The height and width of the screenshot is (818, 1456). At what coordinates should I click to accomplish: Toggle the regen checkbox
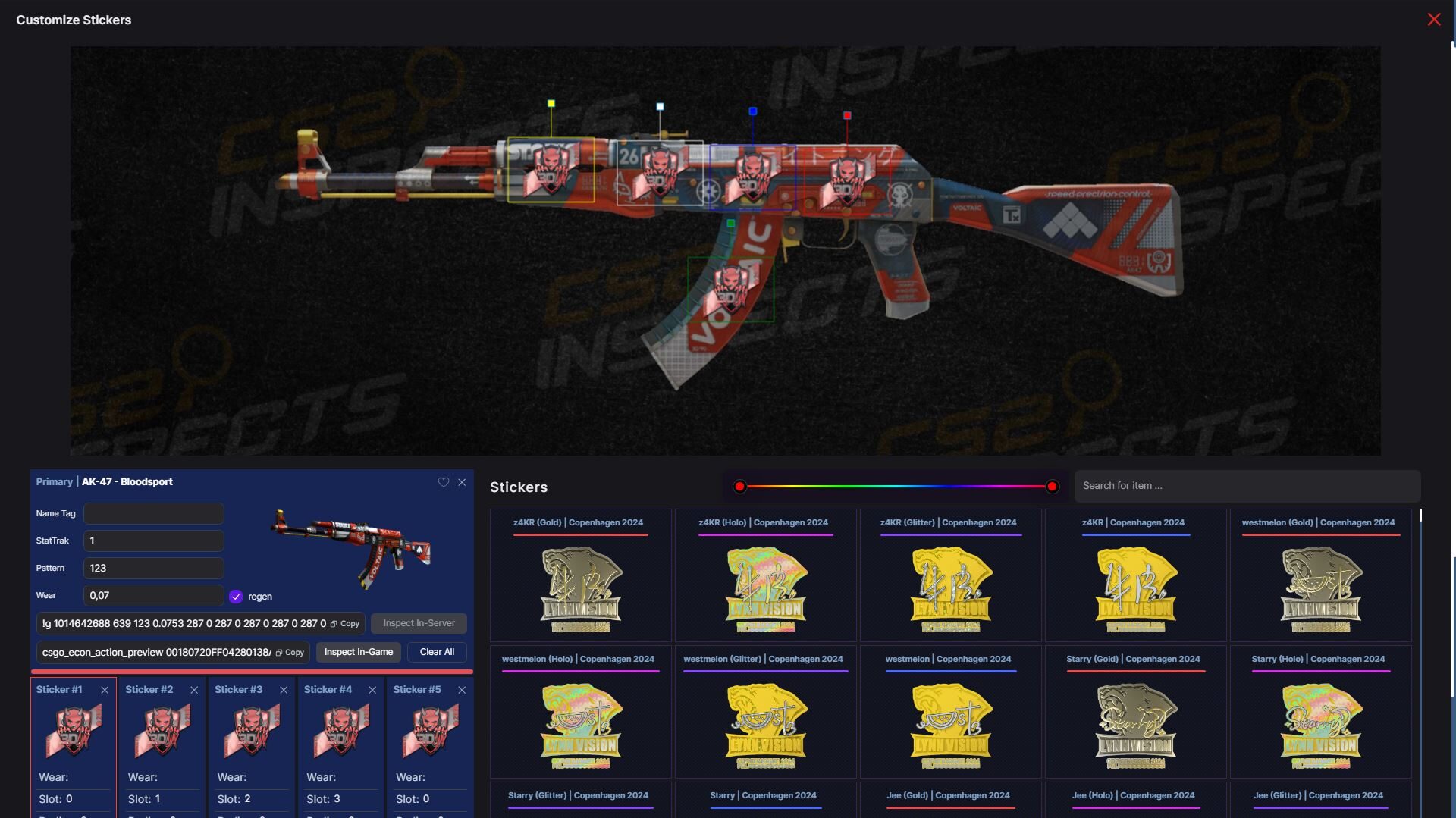(x=236, y=596)
